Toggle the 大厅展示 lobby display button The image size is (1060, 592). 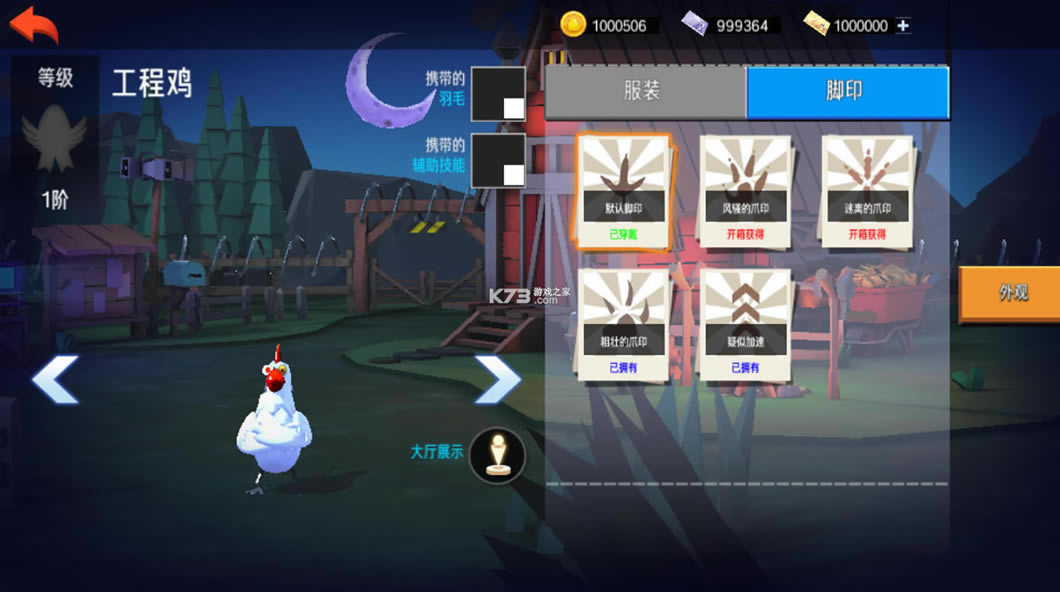(497, 455)
